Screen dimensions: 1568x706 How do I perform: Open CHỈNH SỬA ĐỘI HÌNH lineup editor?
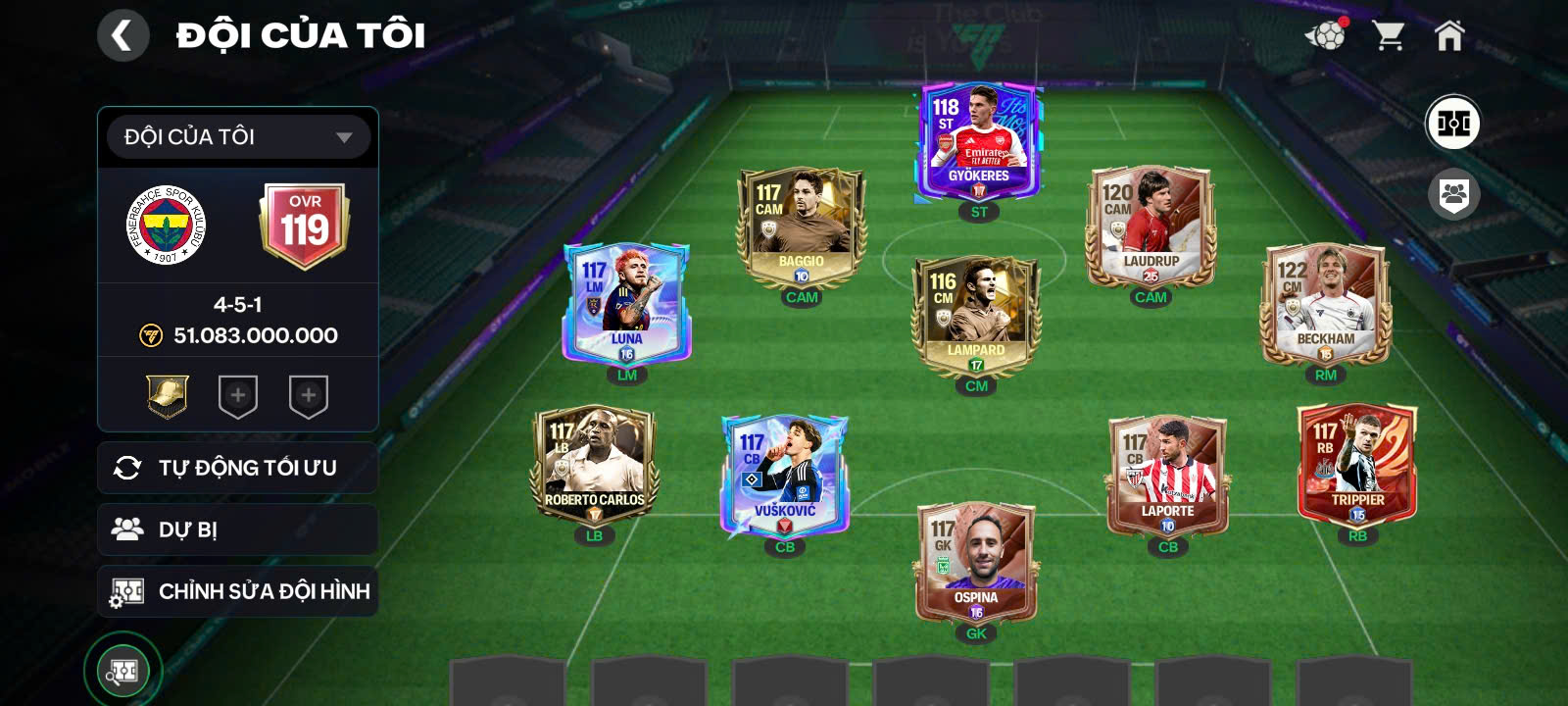tap(237, 591)
